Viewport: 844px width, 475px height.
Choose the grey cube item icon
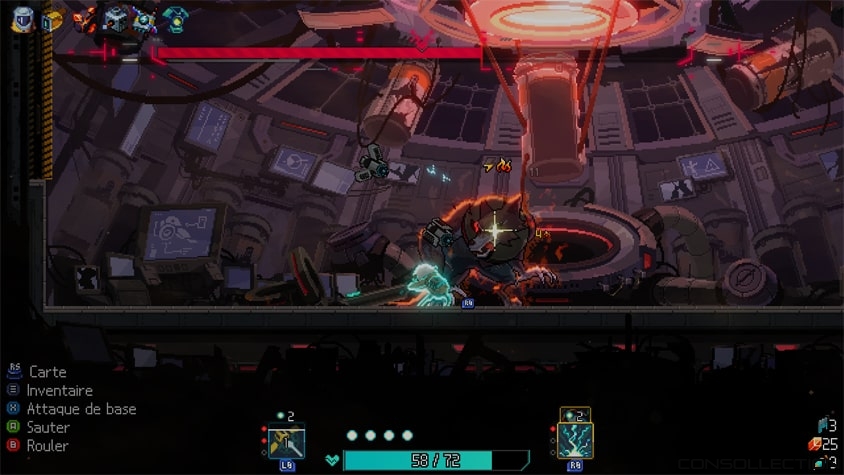click(115, 19)
